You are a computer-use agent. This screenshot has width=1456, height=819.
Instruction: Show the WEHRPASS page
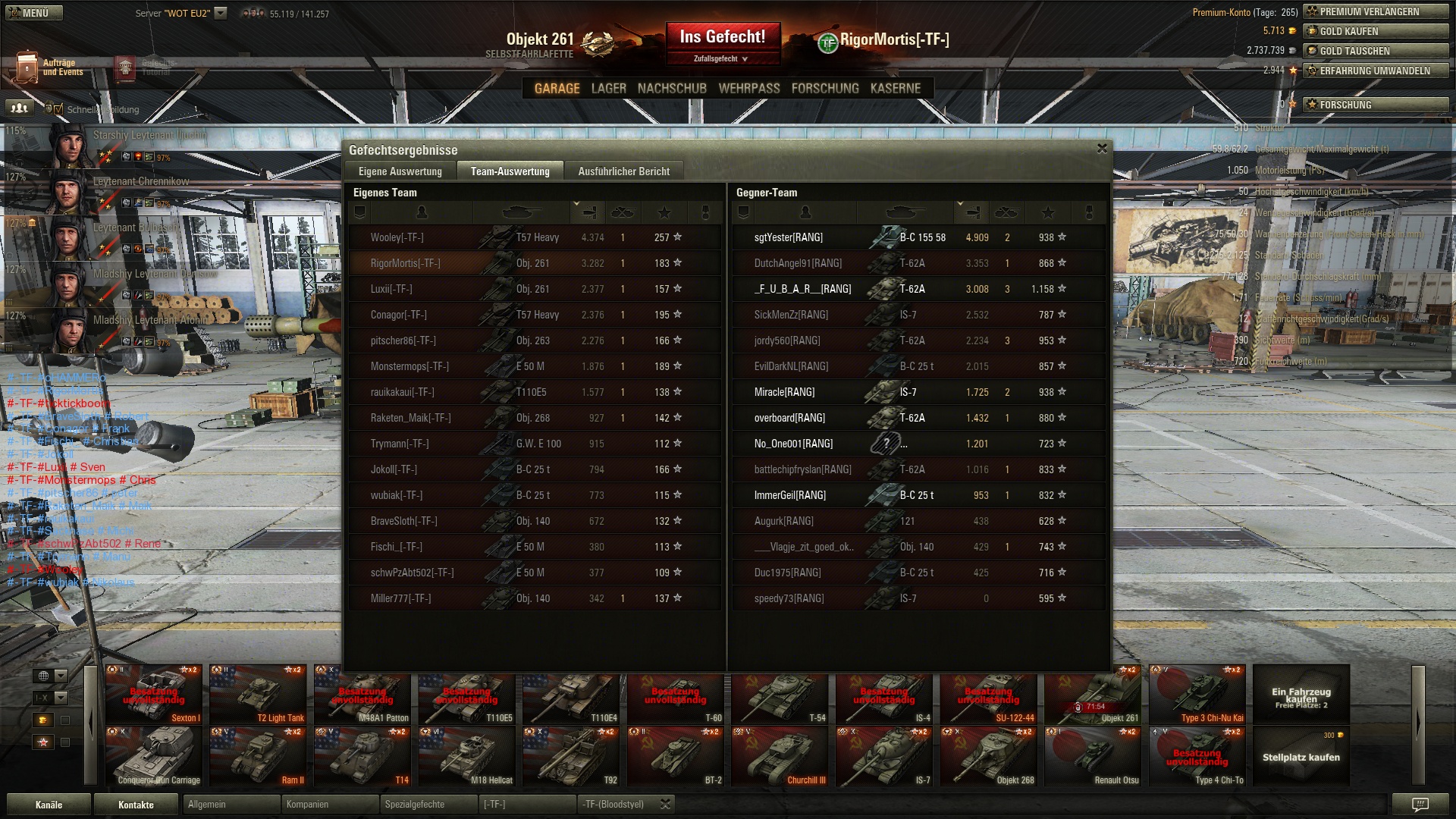(748, 89)
